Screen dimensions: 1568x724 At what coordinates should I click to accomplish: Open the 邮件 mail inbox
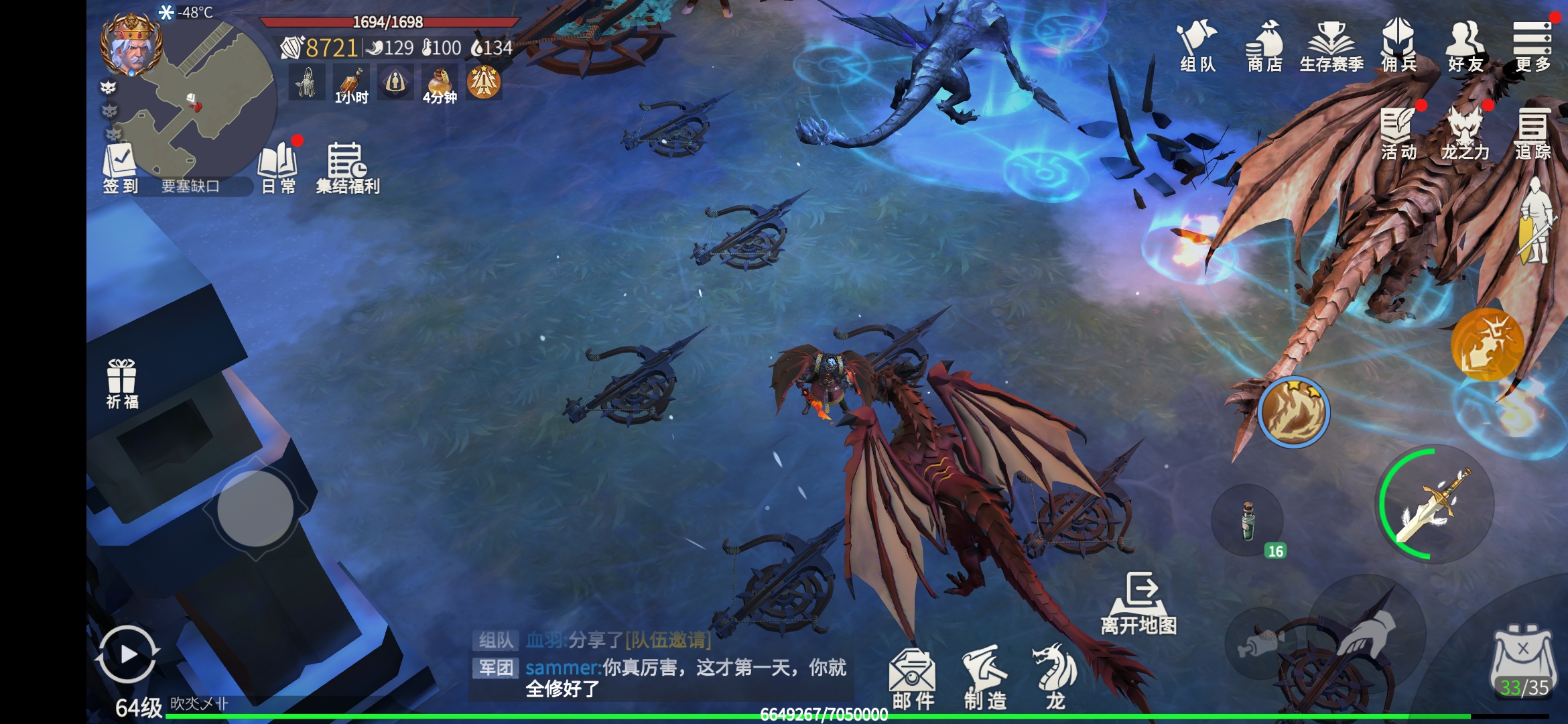[913, 677]
